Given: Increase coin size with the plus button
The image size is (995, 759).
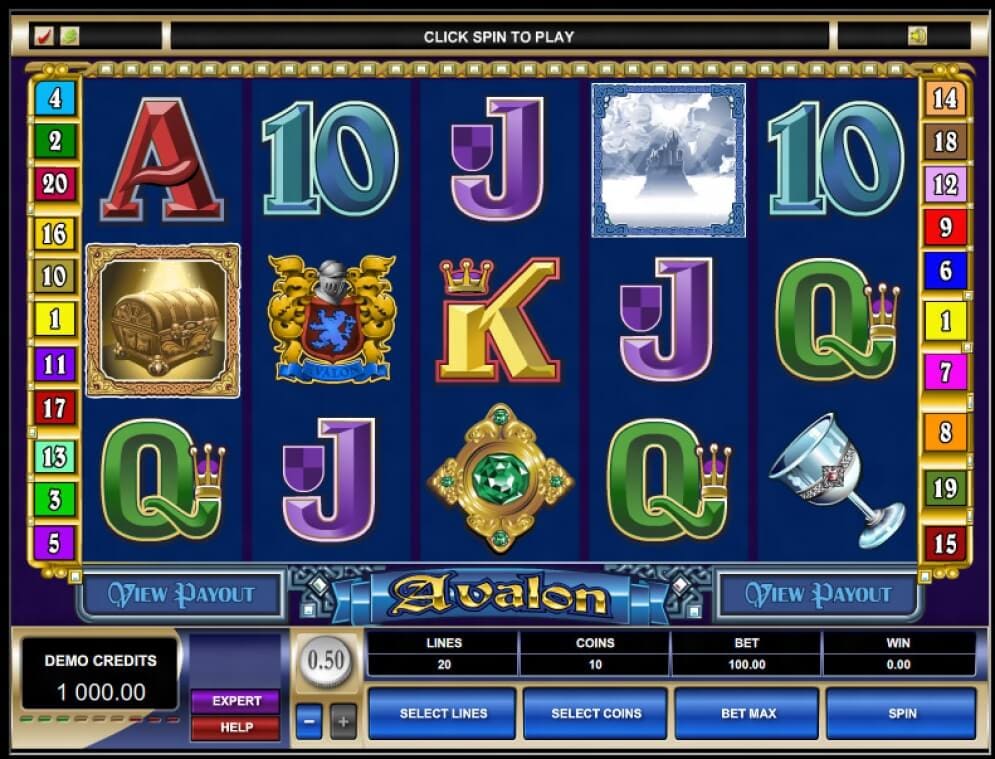Looking at the screenshot, I should 343,720.
